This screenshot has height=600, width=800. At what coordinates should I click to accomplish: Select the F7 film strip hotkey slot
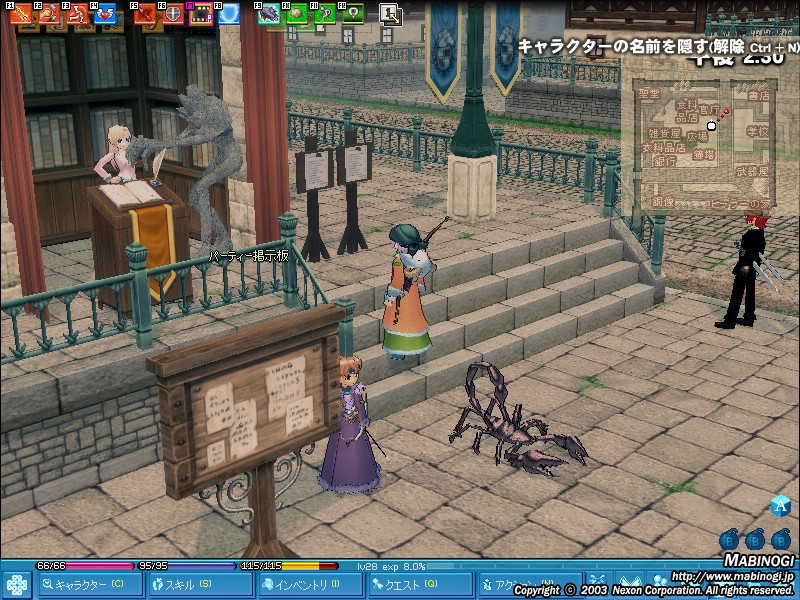tap(202, 14)
